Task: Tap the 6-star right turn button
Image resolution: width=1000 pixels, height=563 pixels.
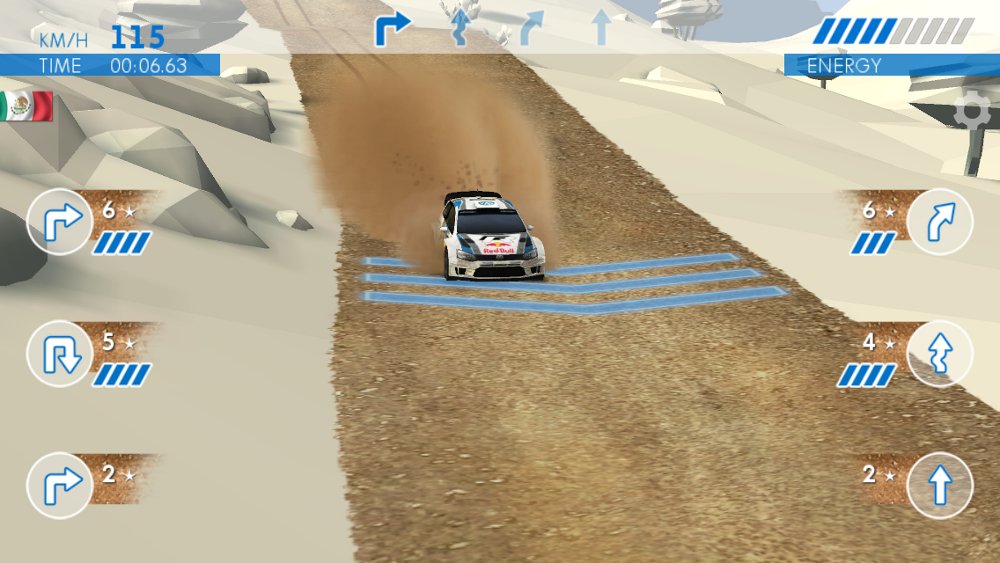Action: click(x=60, y=221)
